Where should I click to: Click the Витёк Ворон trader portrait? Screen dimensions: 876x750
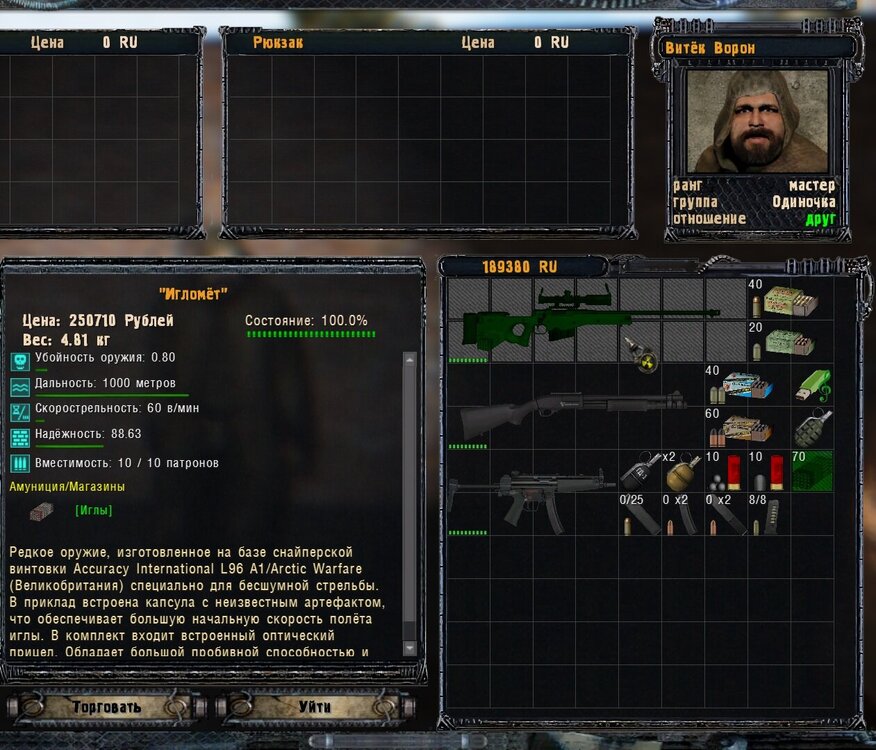(757, 120)
